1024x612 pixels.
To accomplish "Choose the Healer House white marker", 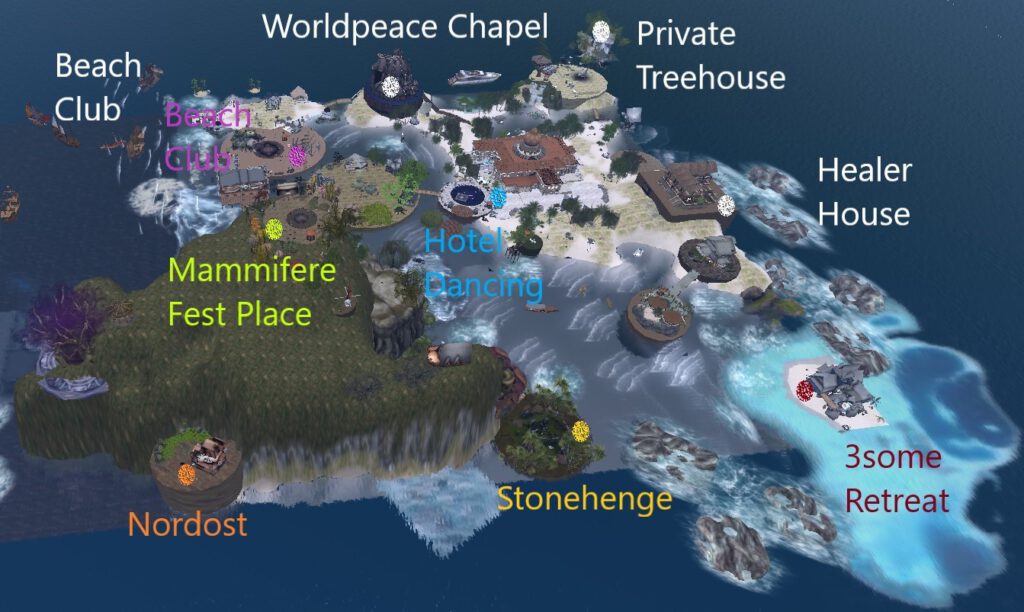I will pos(726,204).
